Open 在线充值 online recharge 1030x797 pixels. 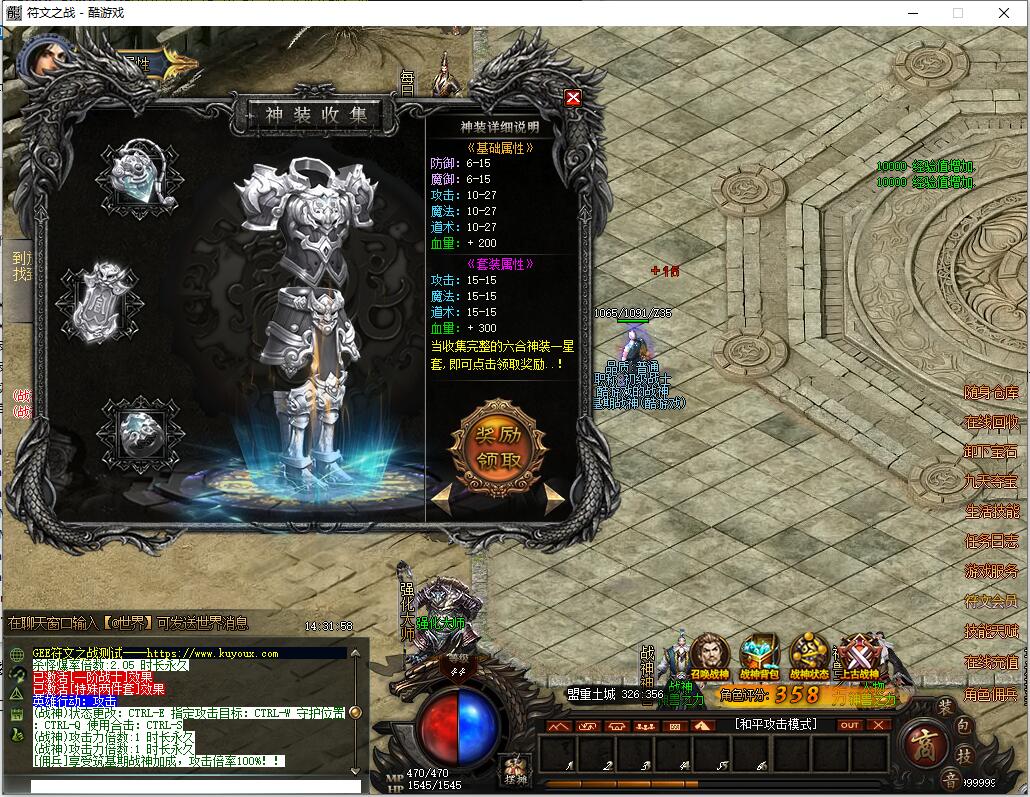(991, 662)
